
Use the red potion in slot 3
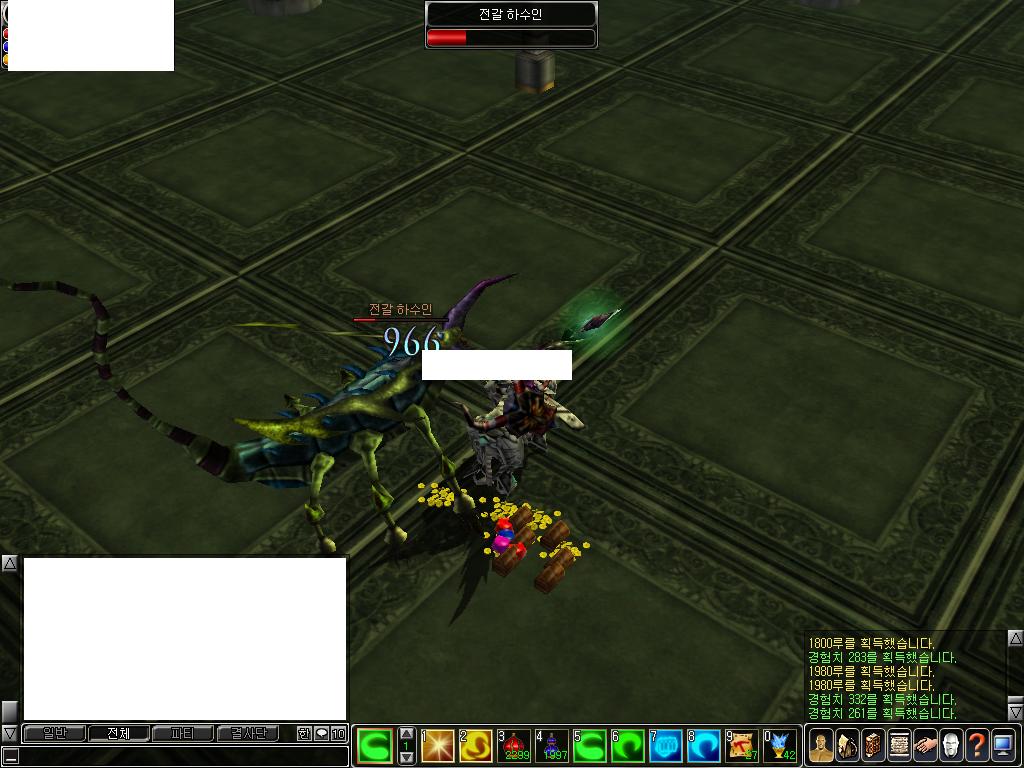(x=514, y=745)
